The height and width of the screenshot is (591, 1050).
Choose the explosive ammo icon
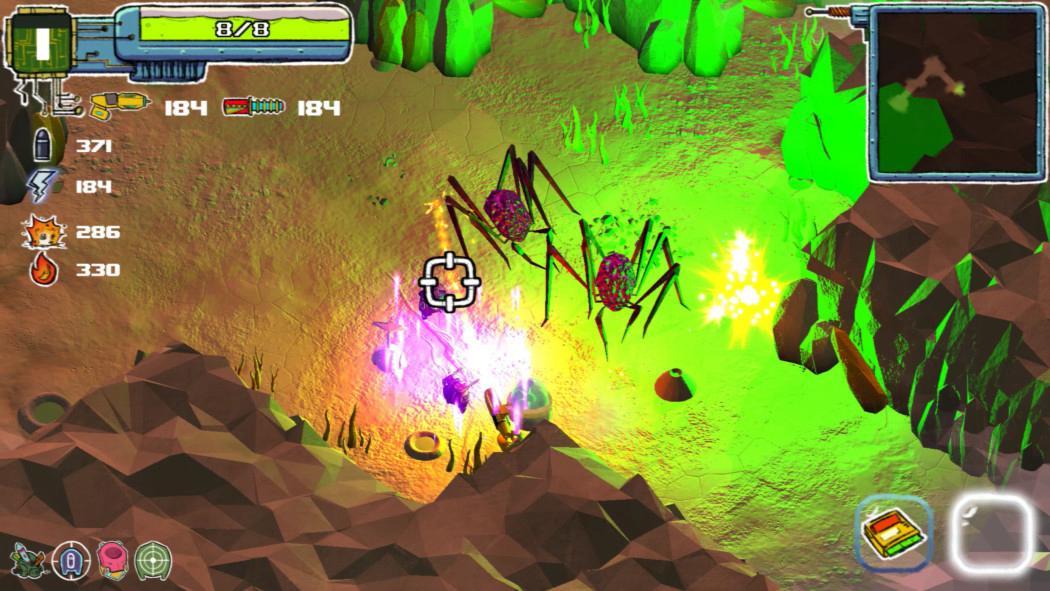point(43,231)
